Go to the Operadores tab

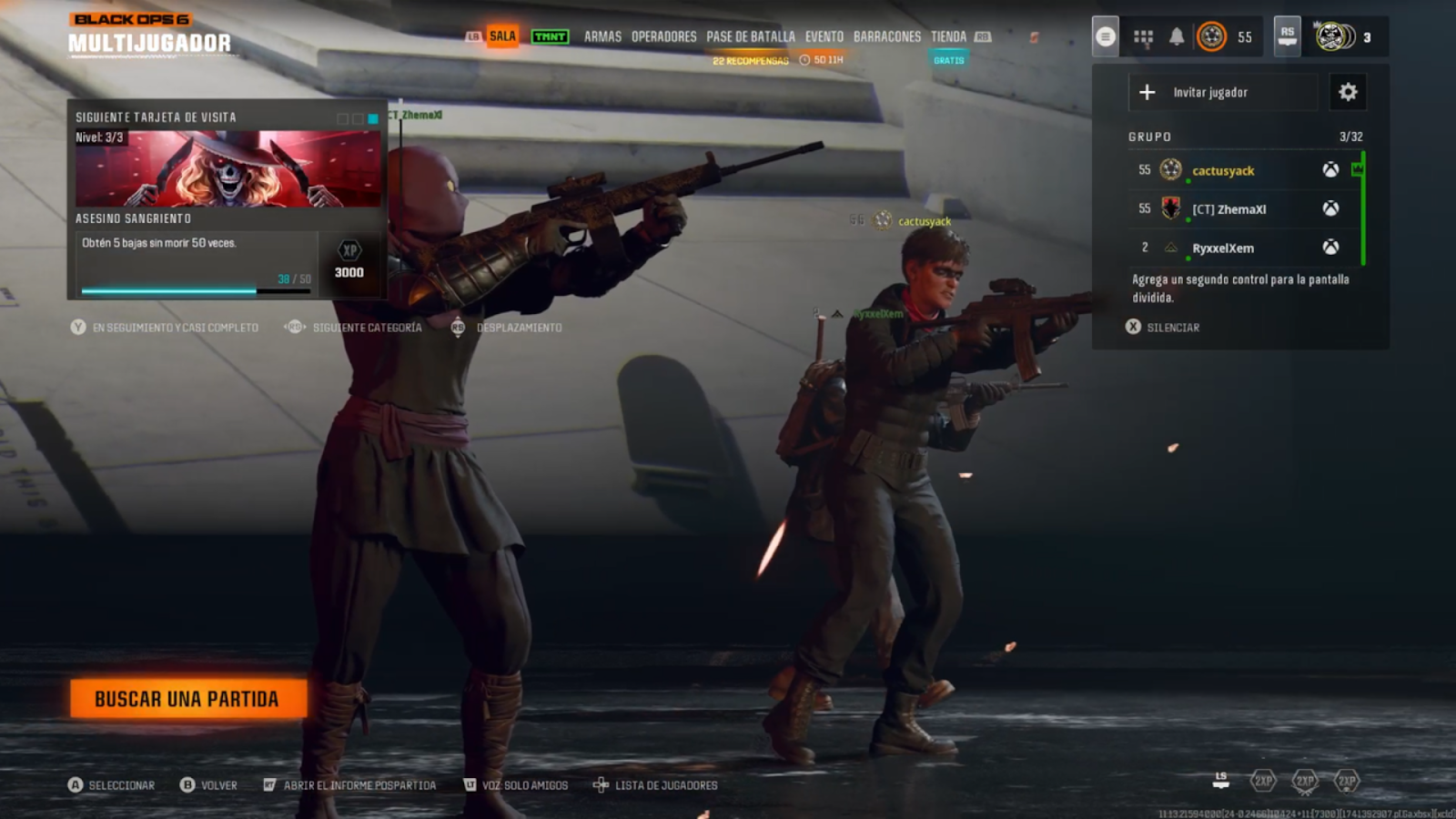(663, 36)
